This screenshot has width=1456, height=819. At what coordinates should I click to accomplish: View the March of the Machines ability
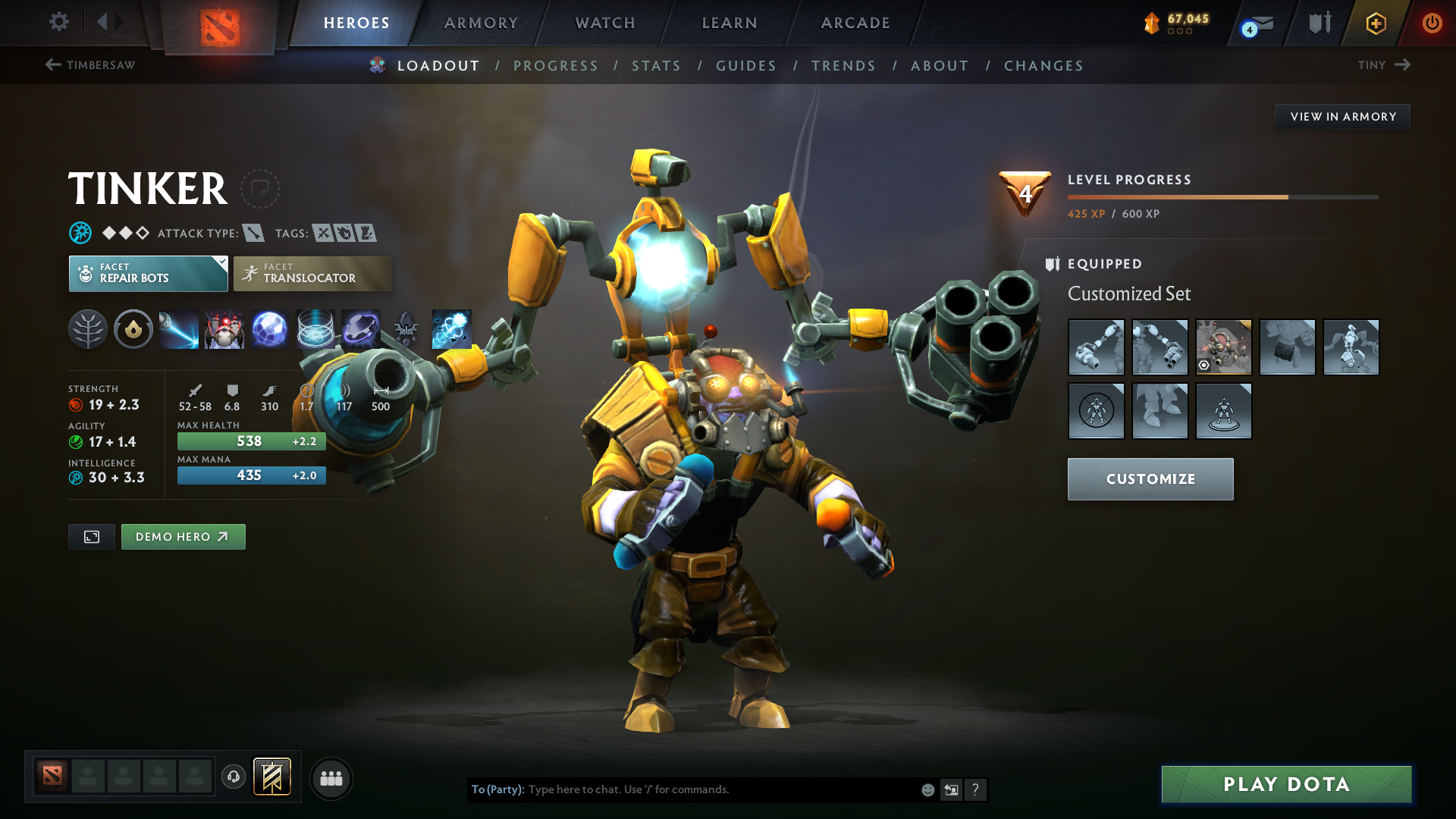point(224,329)
